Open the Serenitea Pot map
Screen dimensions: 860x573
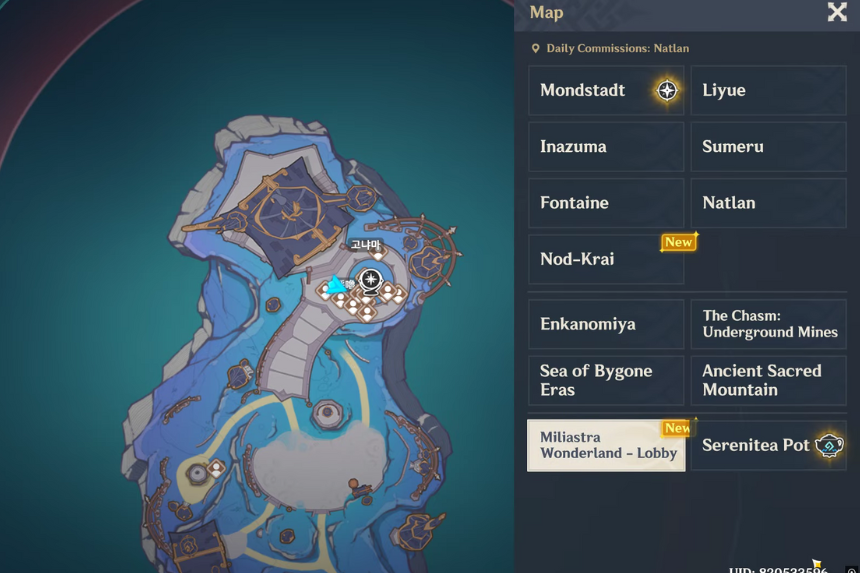[768, 445]
